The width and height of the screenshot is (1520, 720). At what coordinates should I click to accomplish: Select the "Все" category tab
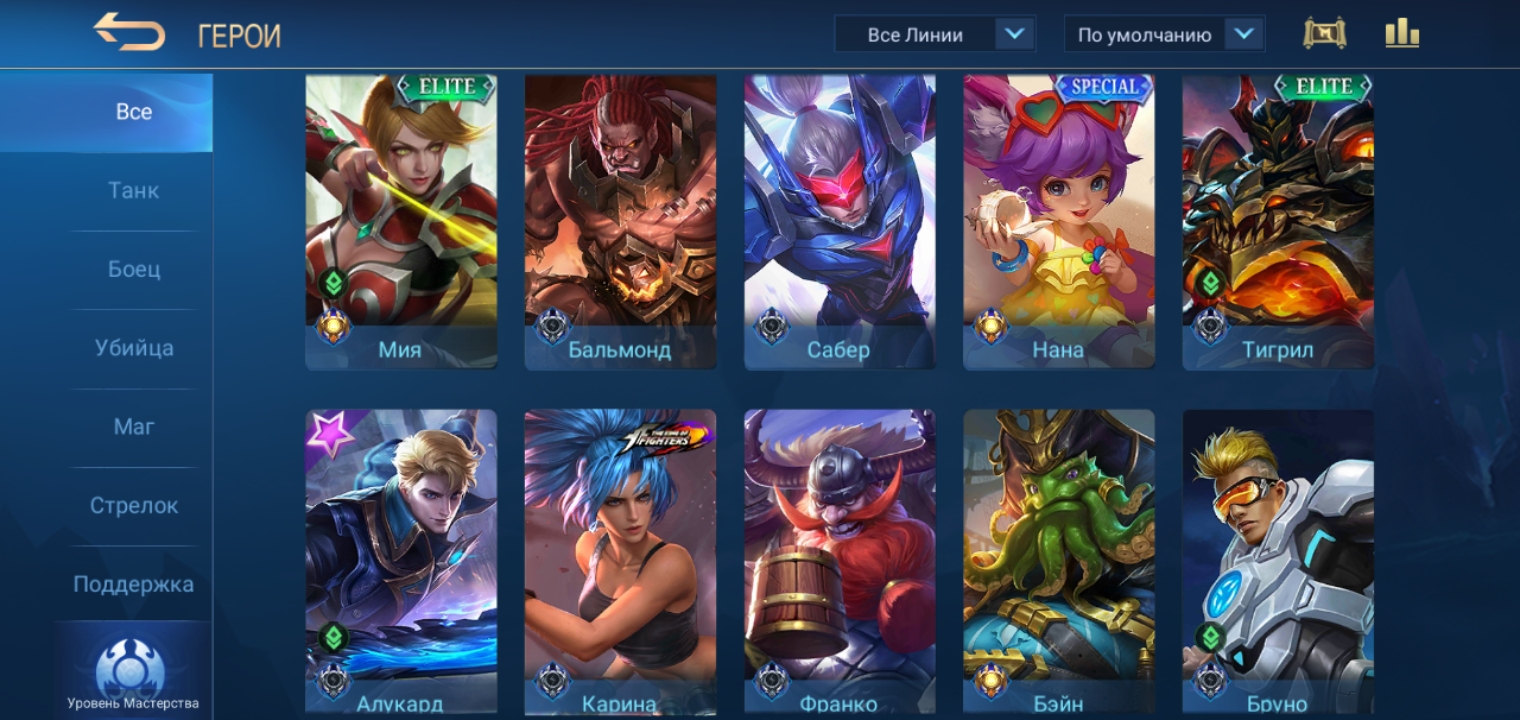coord(134,112)
